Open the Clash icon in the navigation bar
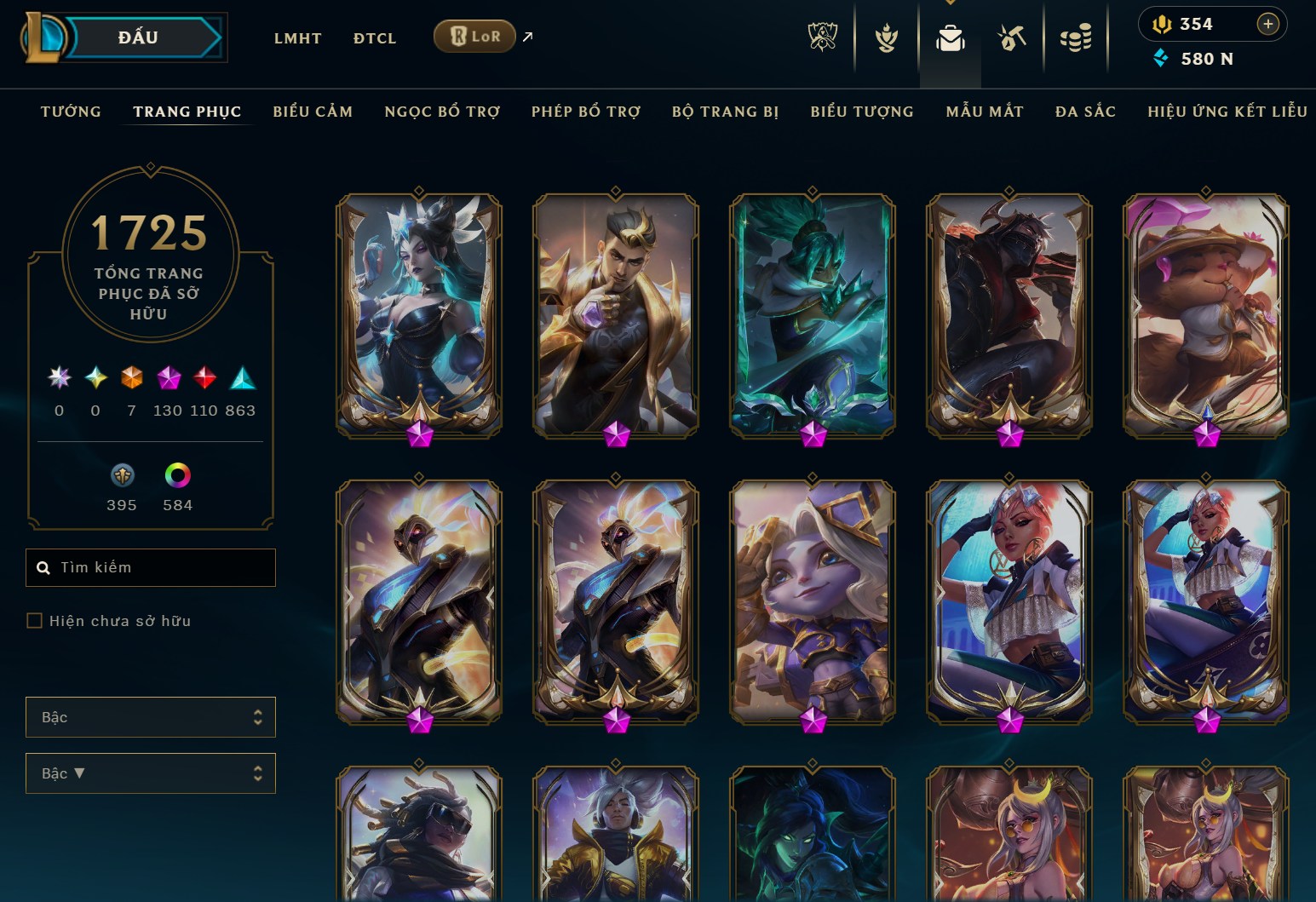The height and width of the screenshot is (902, 1316). coord(886,37)
